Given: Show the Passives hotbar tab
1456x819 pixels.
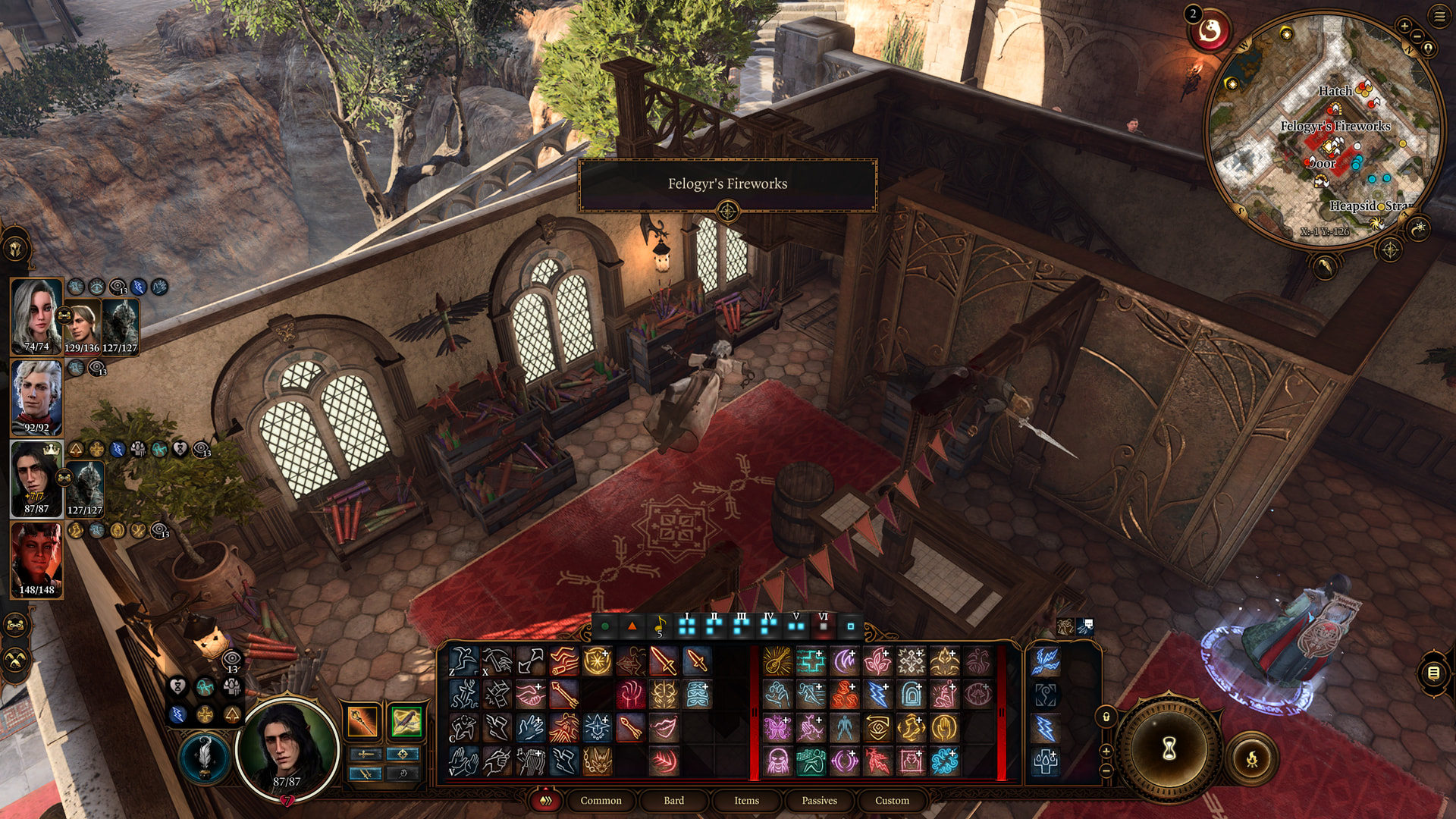Looking at the screenshot, I should [819, 800].
